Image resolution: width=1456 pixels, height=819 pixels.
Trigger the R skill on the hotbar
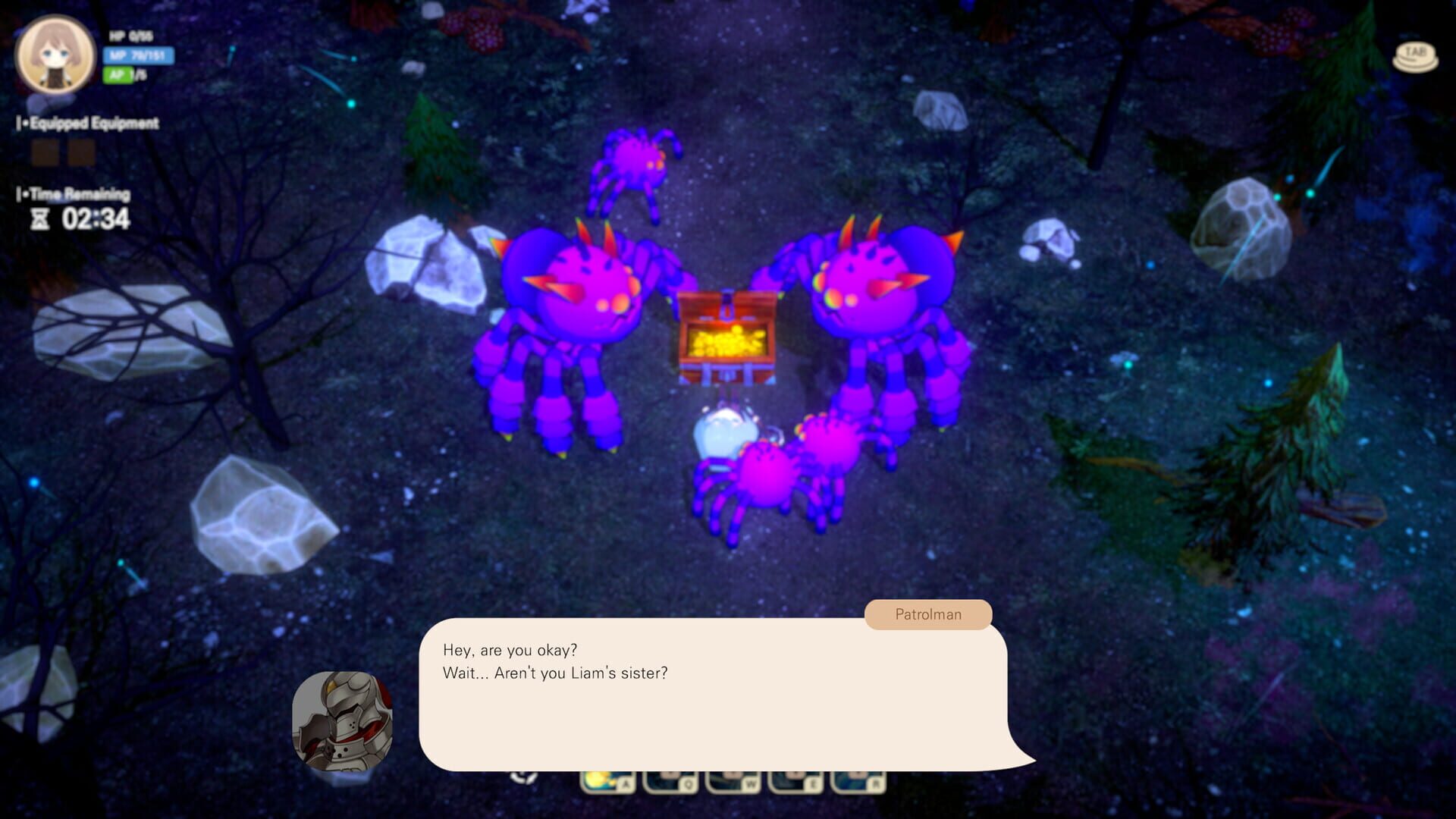click(x=859, y=783)
